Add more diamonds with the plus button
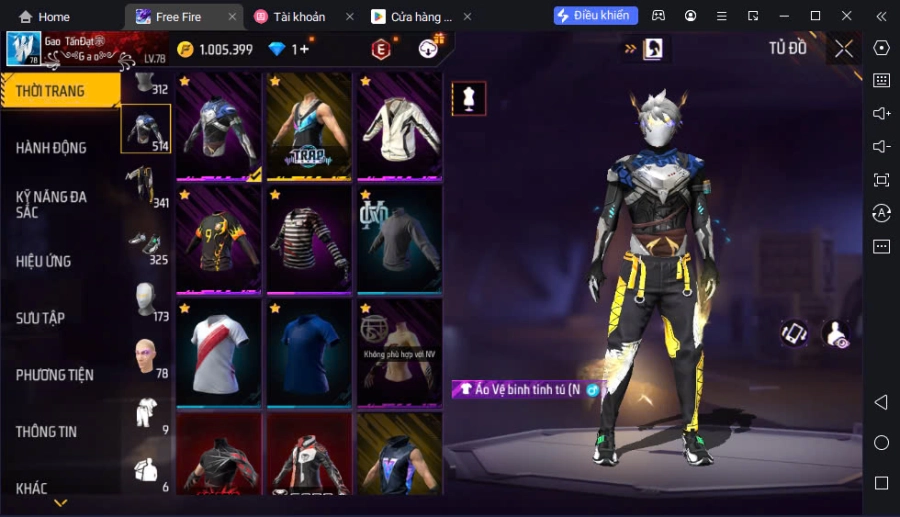This screenshot has height=517, width=900. pyautogui.click(x=304, y=49)
